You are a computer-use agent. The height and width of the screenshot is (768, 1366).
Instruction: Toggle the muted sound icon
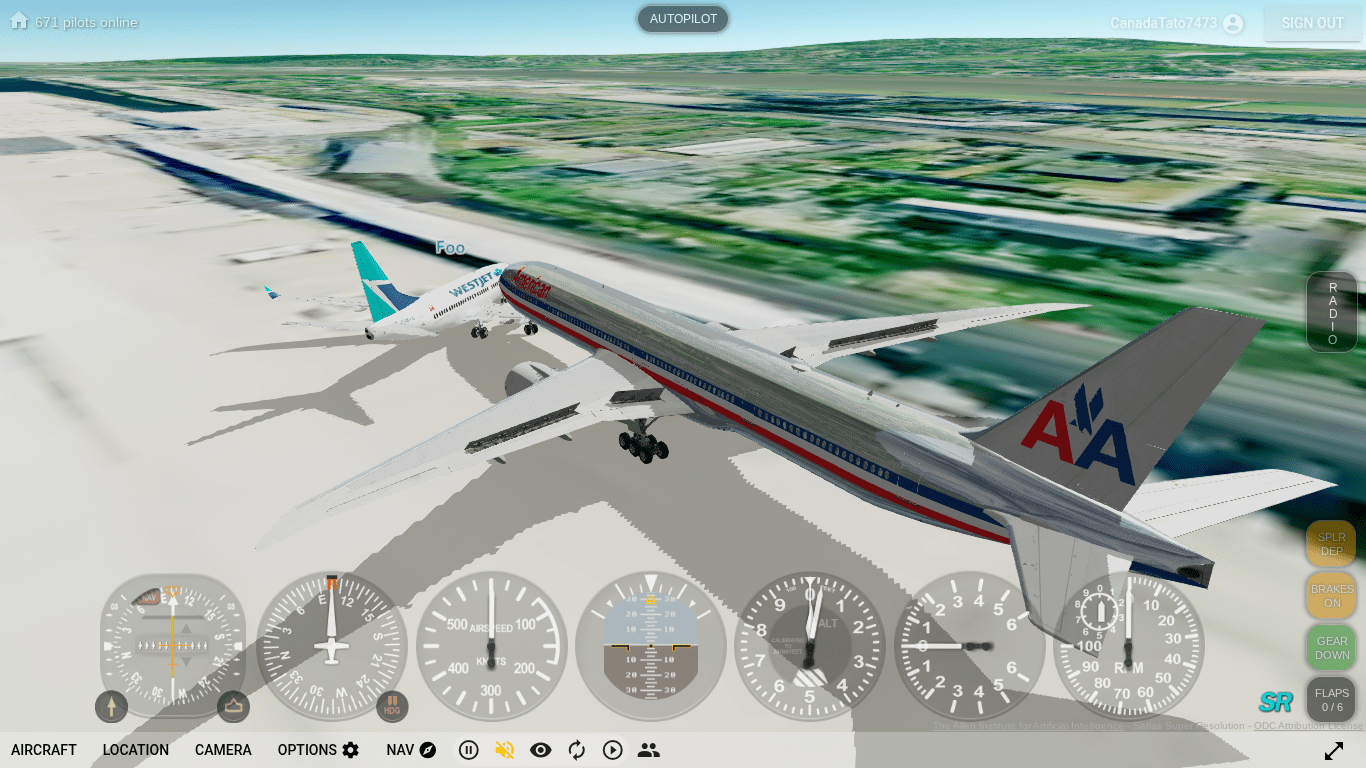(x=504, y=750)
